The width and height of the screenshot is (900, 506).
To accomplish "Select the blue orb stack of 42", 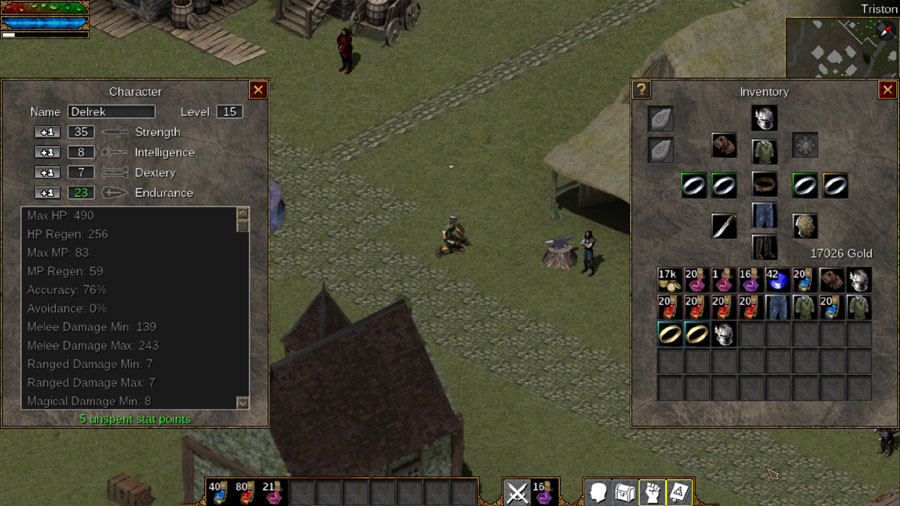I will pos(777,280).
